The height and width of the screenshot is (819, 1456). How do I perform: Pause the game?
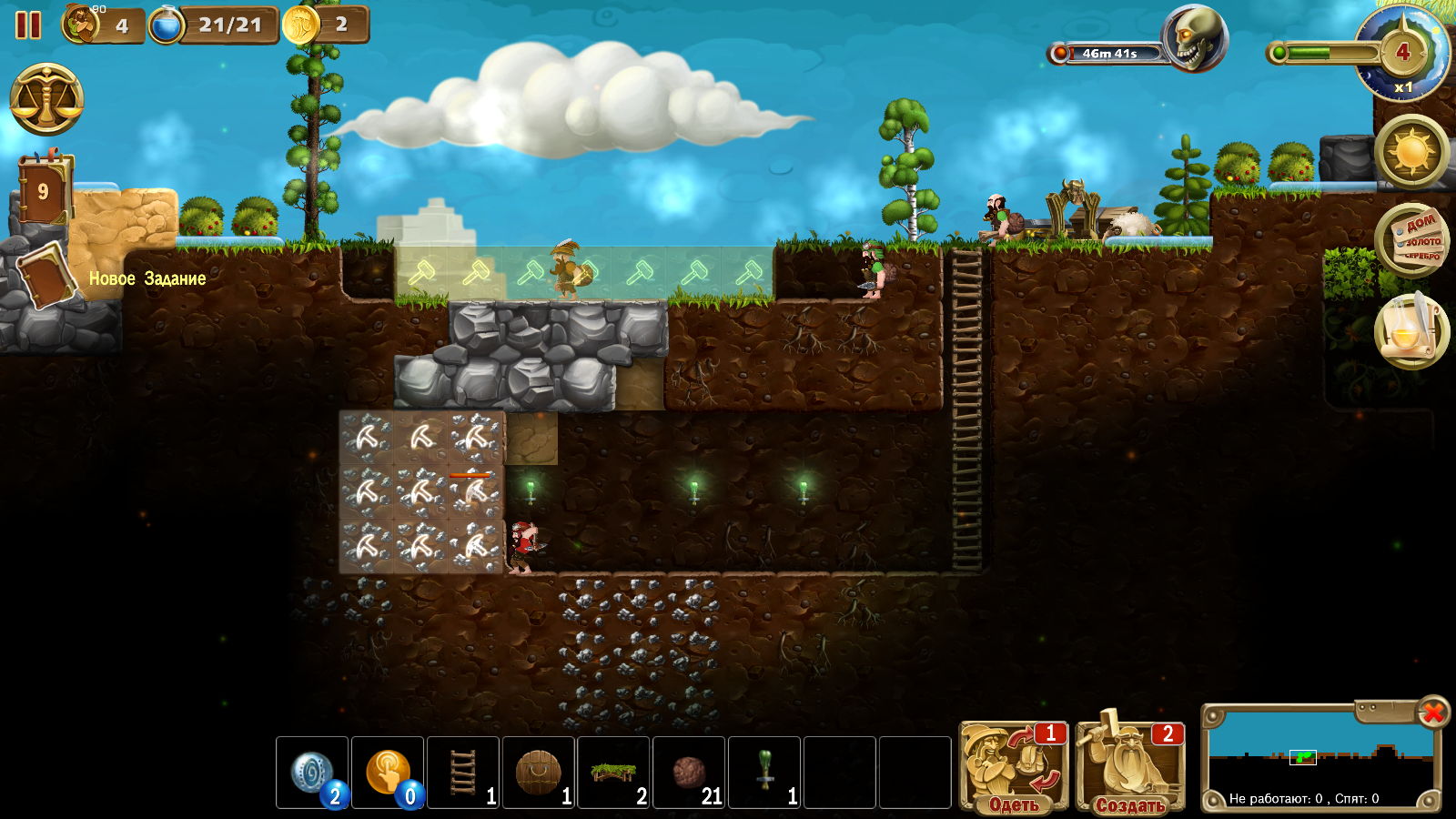[x=28, y=25]
